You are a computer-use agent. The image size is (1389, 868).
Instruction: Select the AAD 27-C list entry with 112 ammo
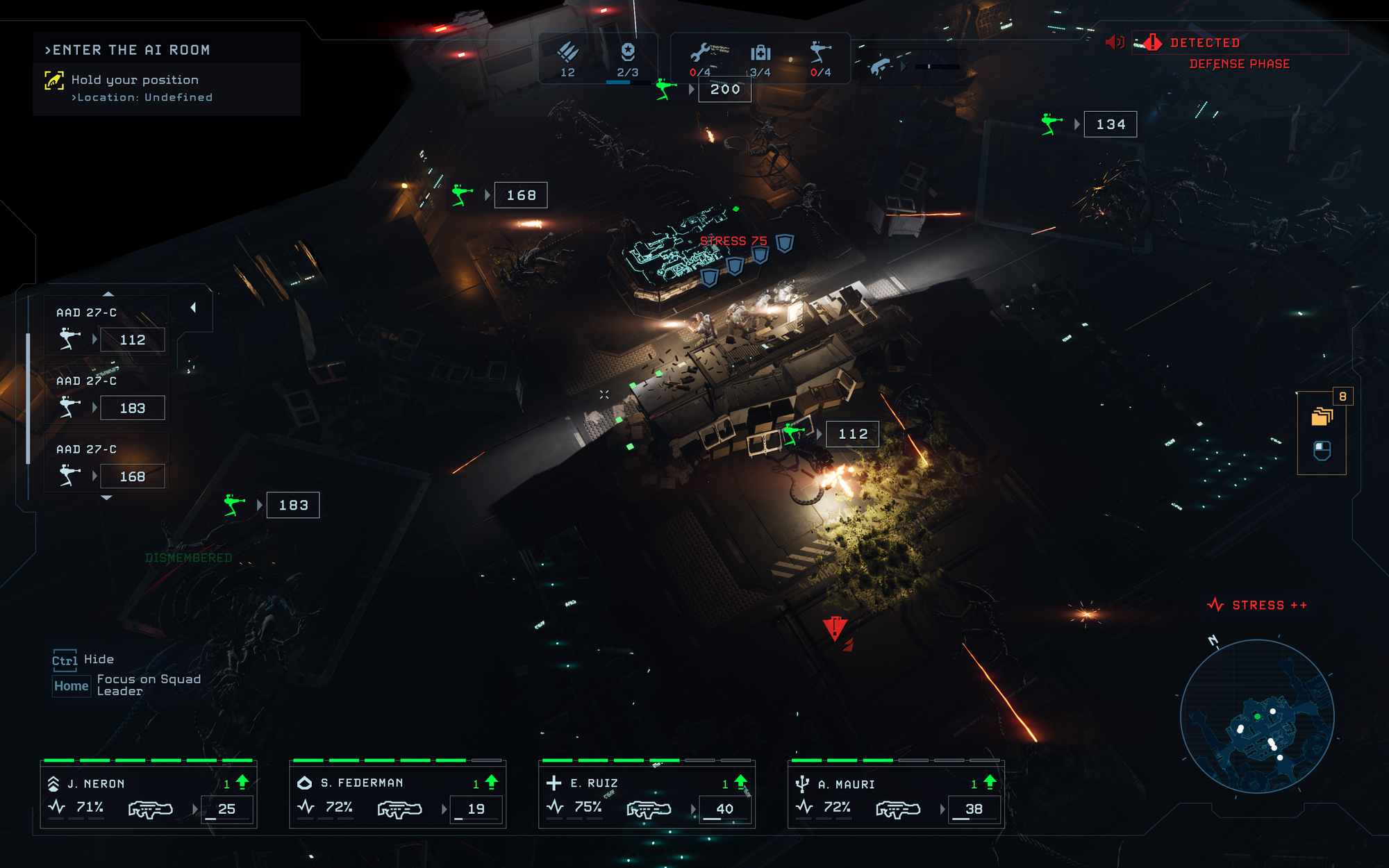coord(106,328)
